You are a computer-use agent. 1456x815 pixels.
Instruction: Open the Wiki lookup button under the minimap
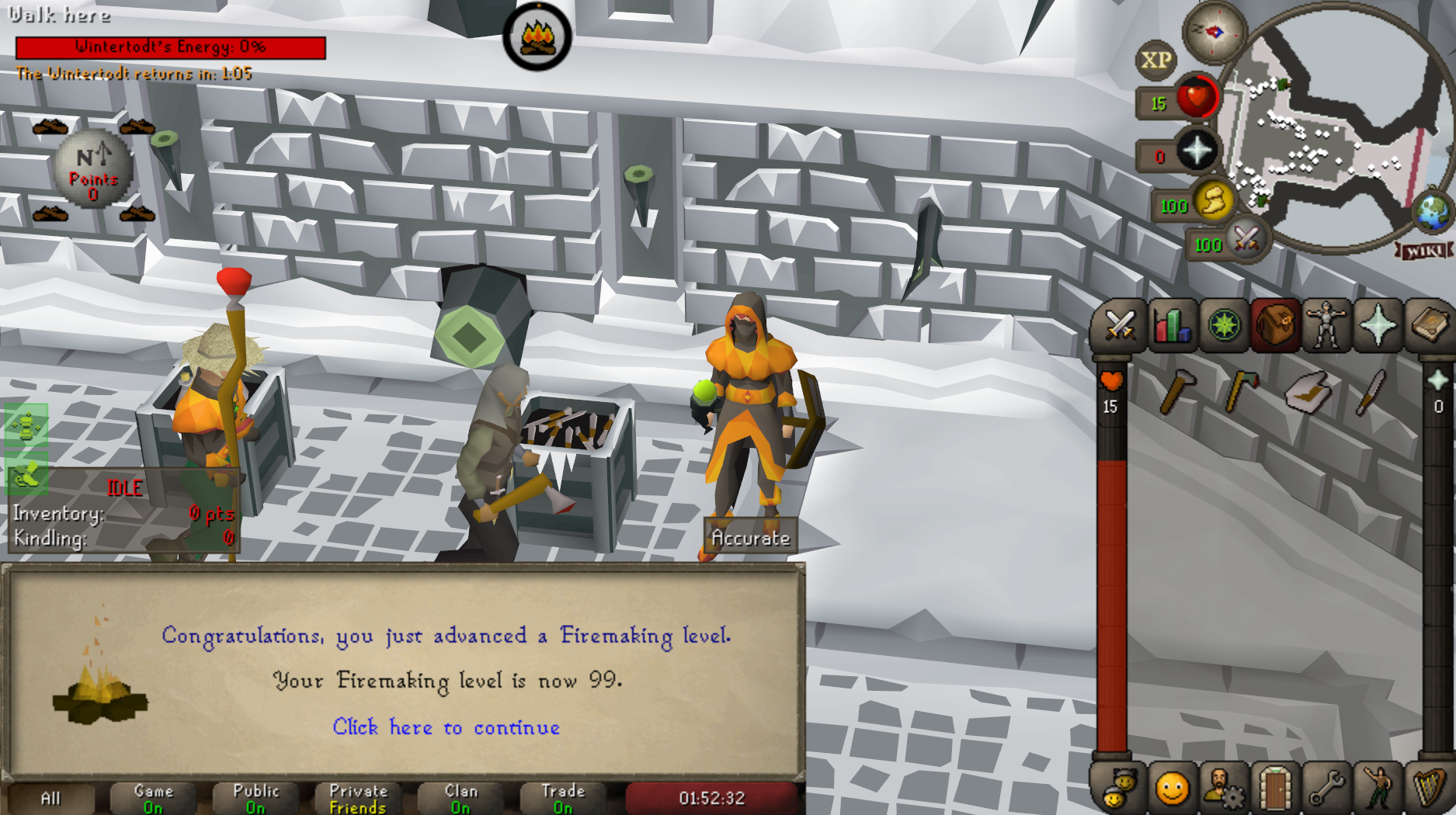coord(1424,251)
